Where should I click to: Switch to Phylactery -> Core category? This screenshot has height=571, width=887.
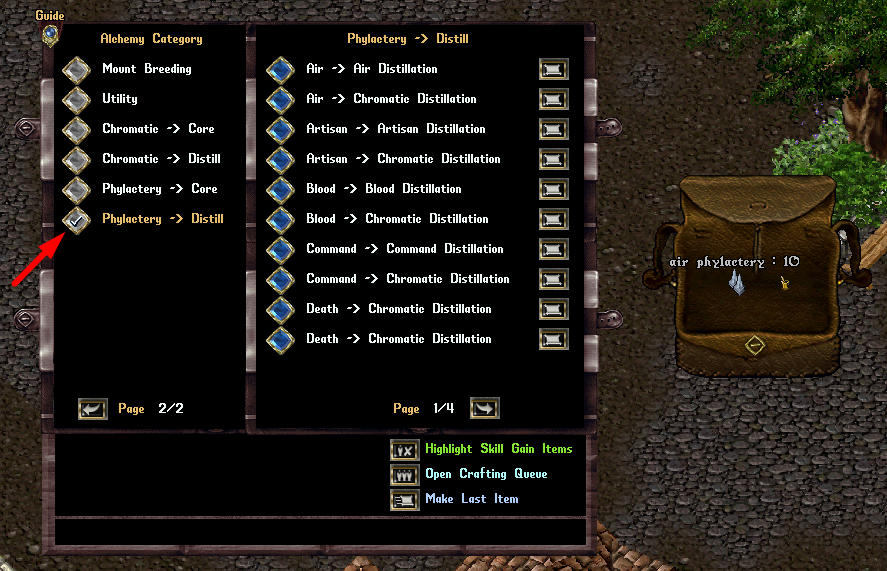coord(76,190)
